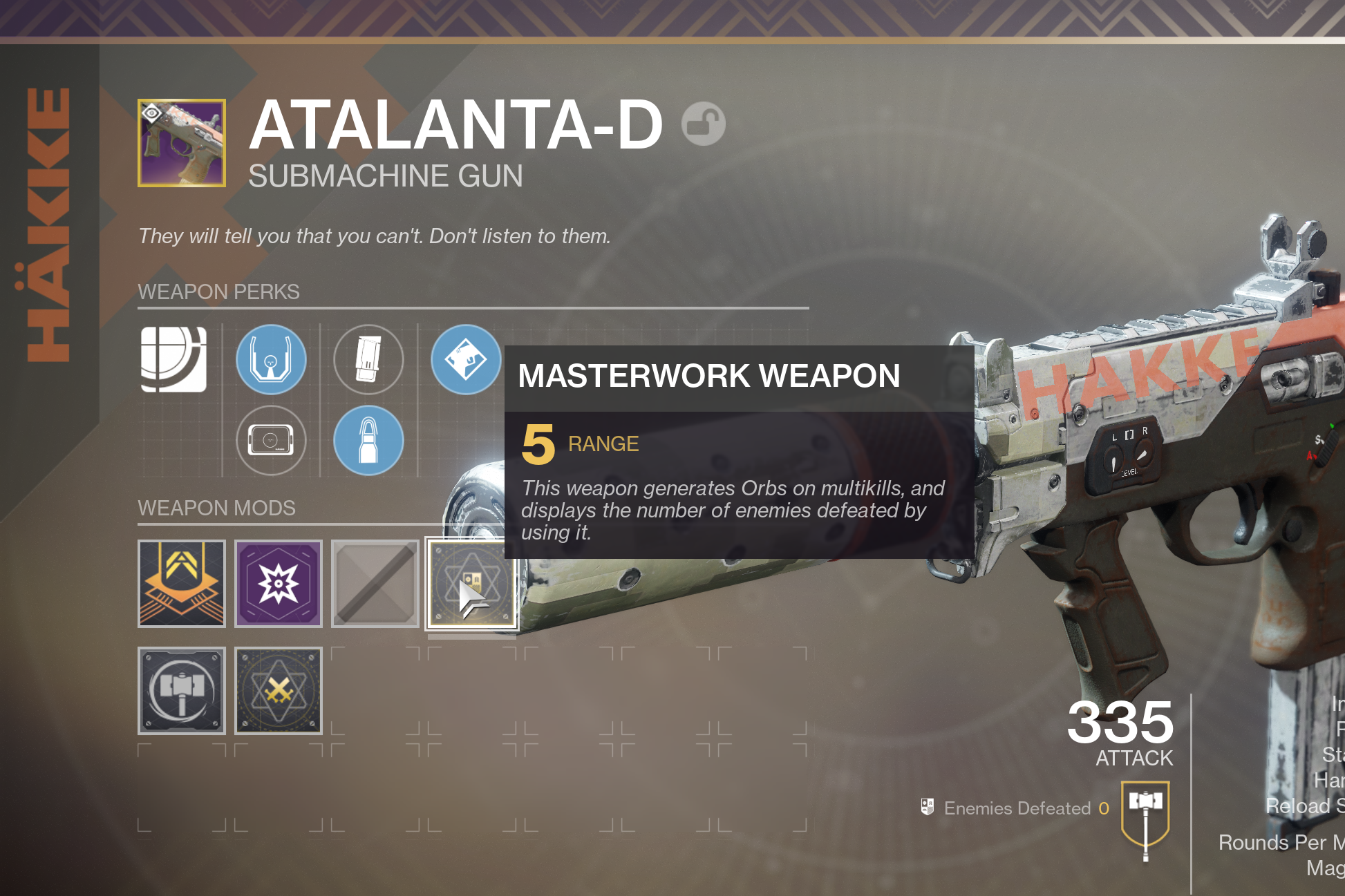
Task: Select the unselected magazine perk icon
Action: (368, 359)
